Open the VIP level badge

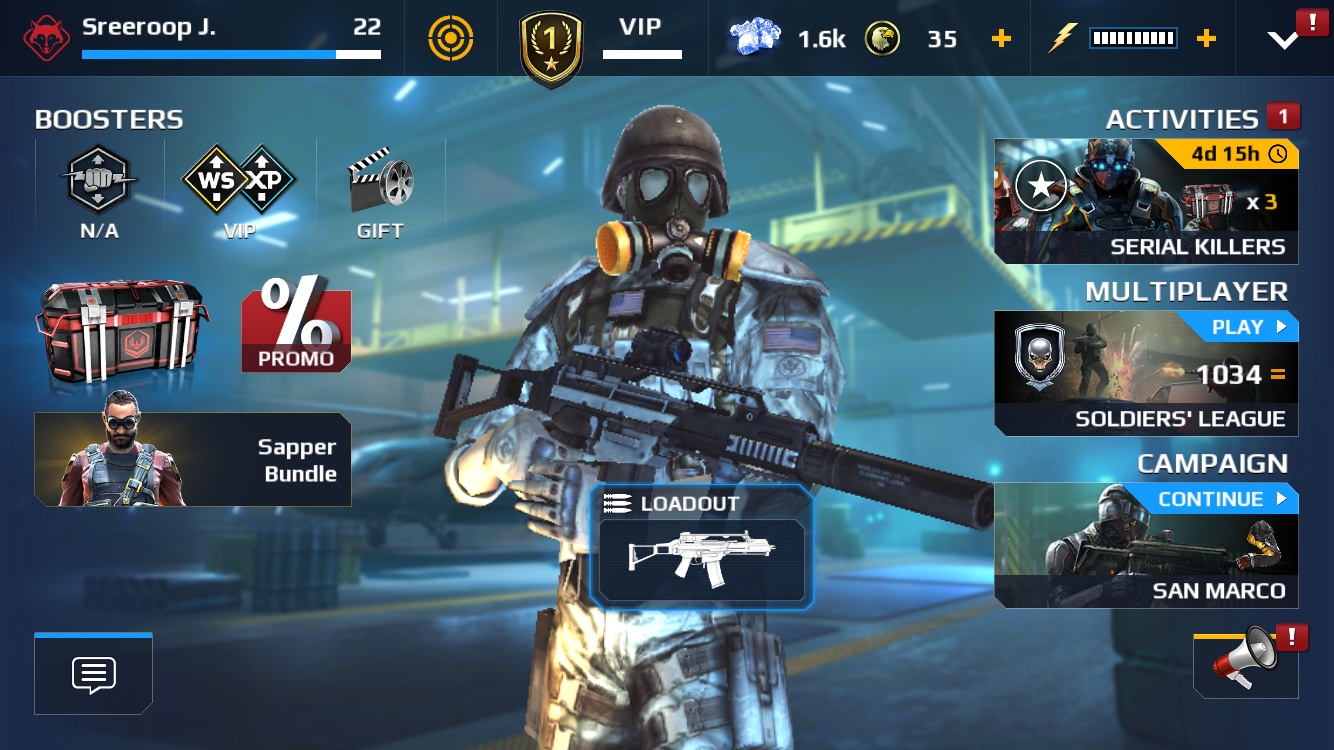(551, 47)
